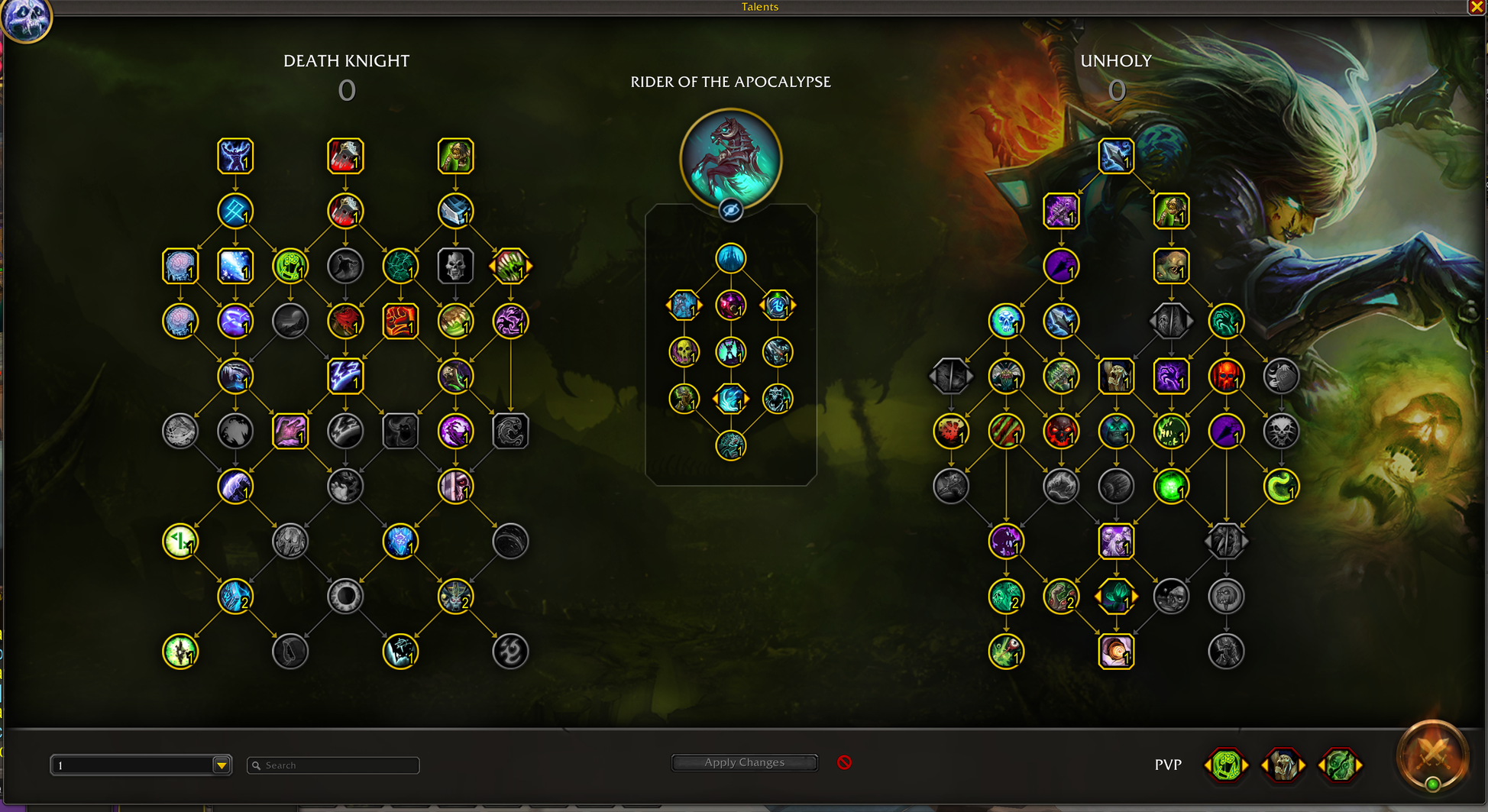Select the first green PvP talent slot
The width and height of the screenshot is (1488, 812).
pyautogui.click(x=1227, y=765)
